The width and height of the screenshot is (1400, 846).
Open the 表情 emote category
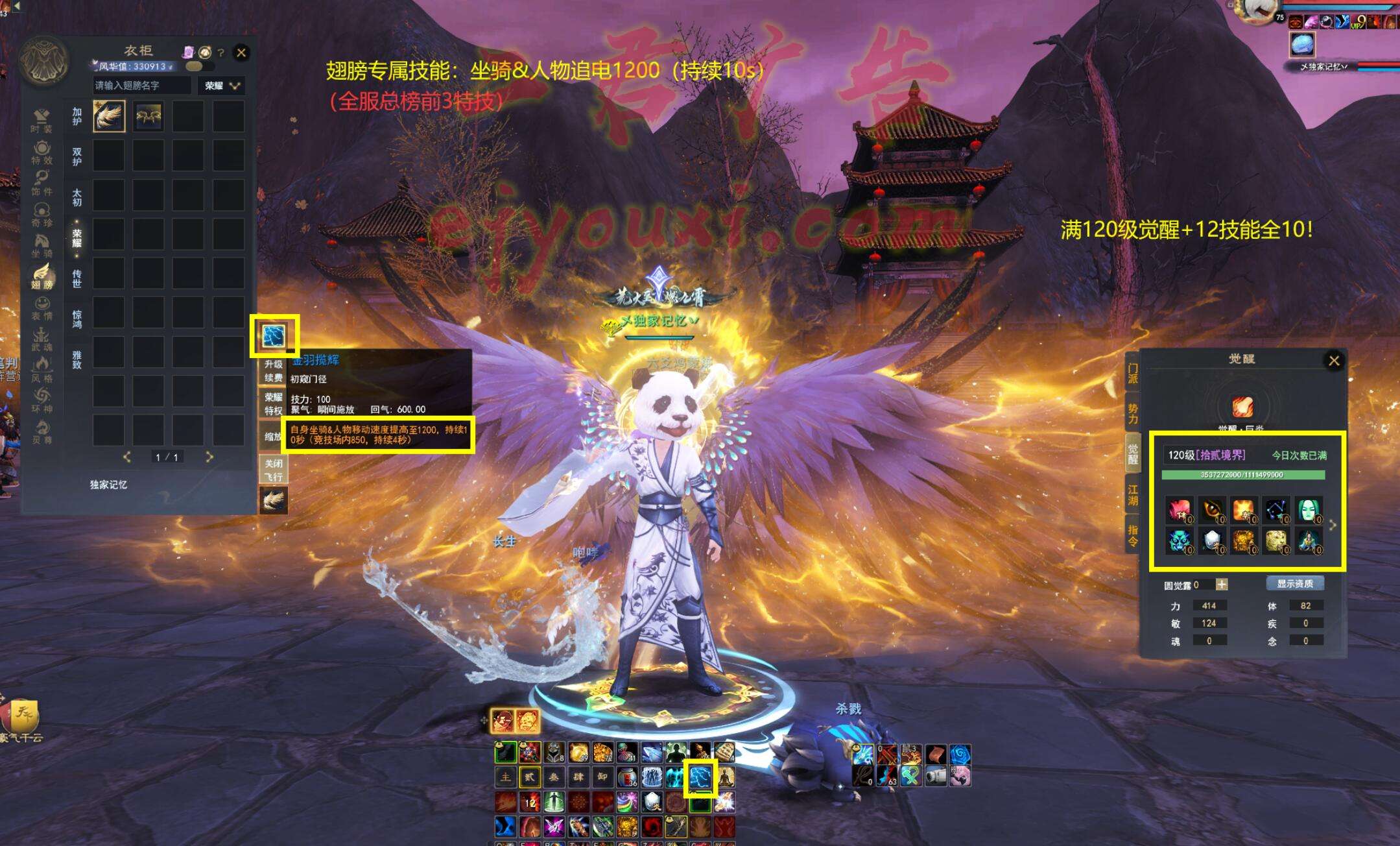pos(42,308)
